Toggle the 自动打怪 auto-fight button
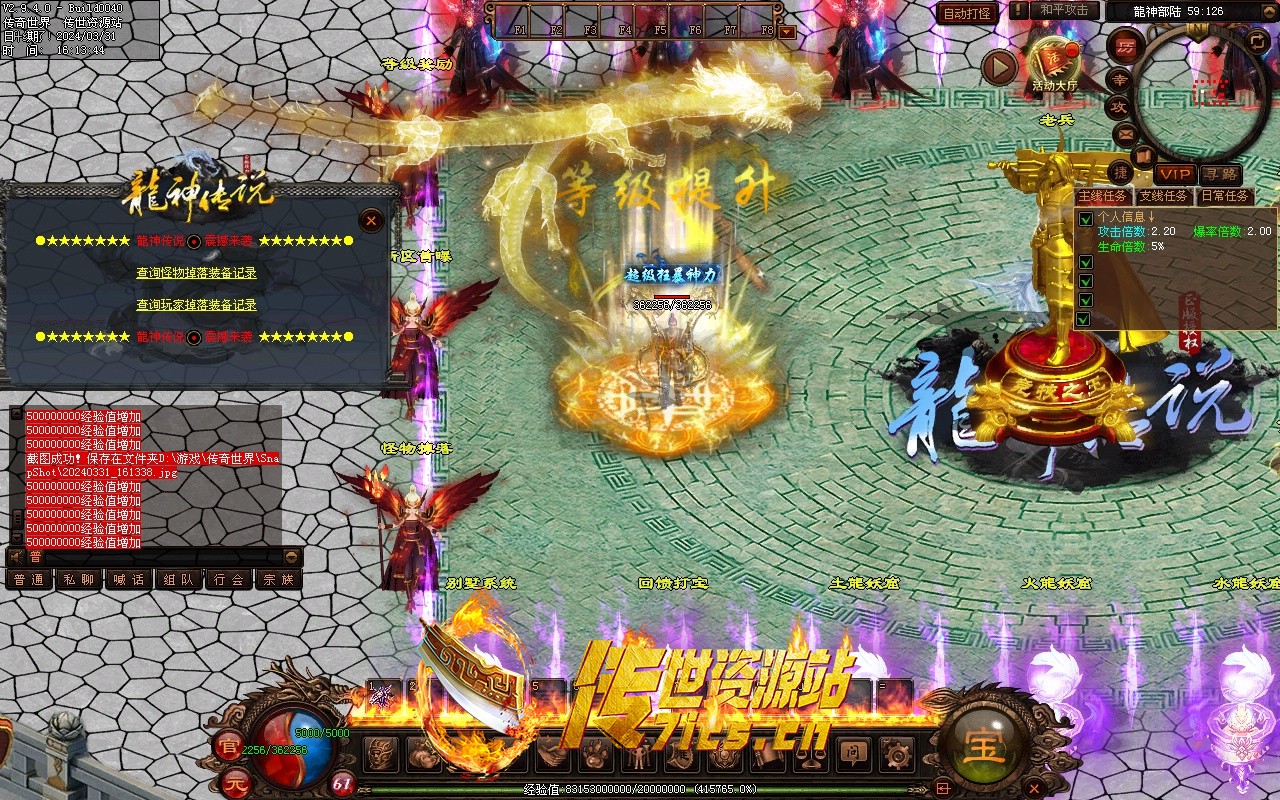 [967, 13]
